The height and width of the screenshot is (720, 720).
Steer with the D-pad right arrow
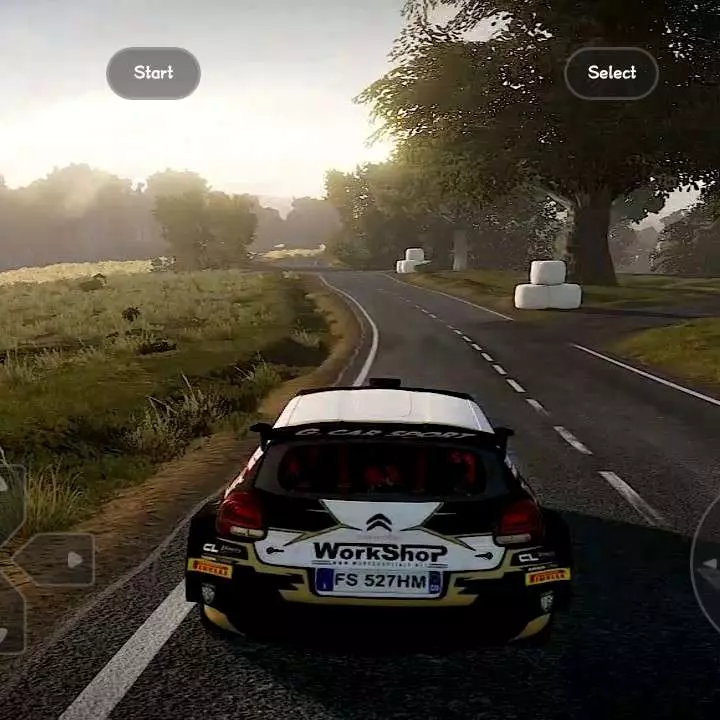(x=58, y=559)
